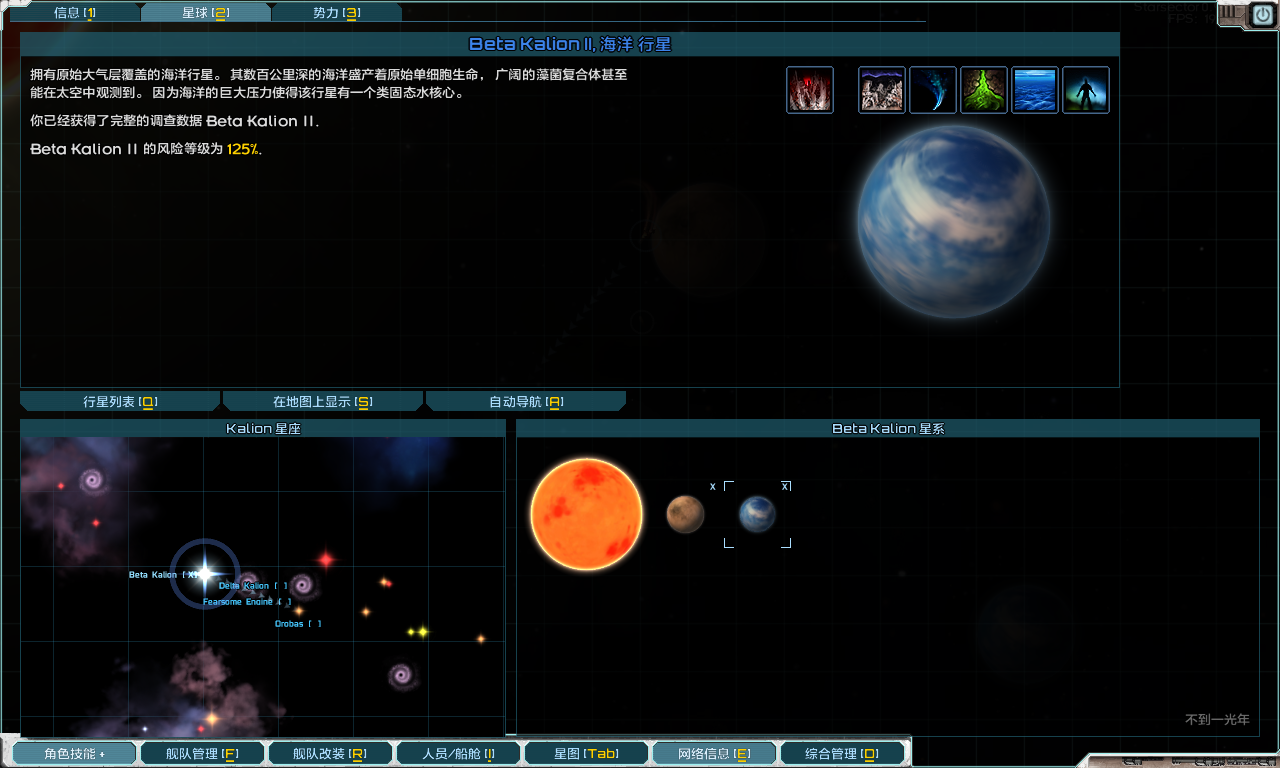Open 行星列表 [O]

(x=119, y=400)
